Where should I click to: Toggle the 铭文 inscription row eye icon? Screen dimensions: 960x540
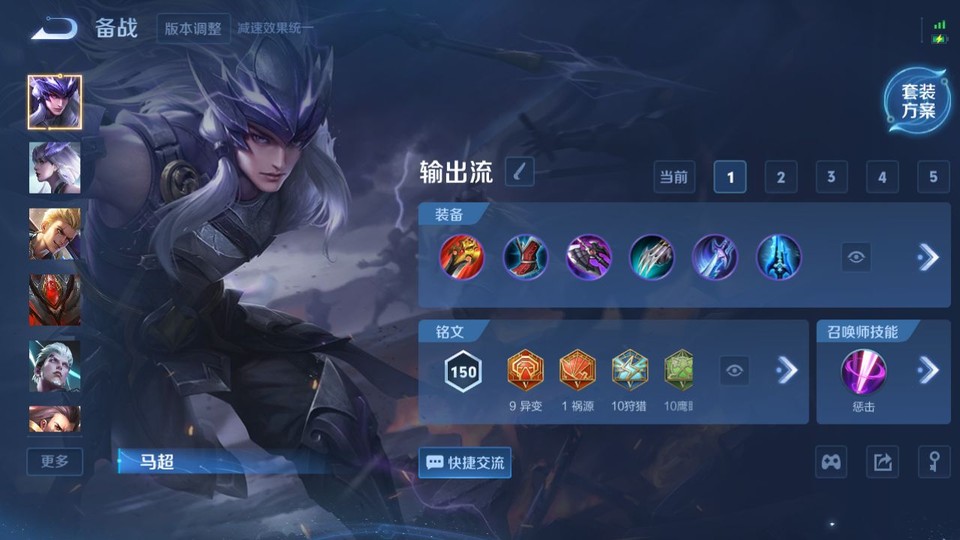[735, 371]
